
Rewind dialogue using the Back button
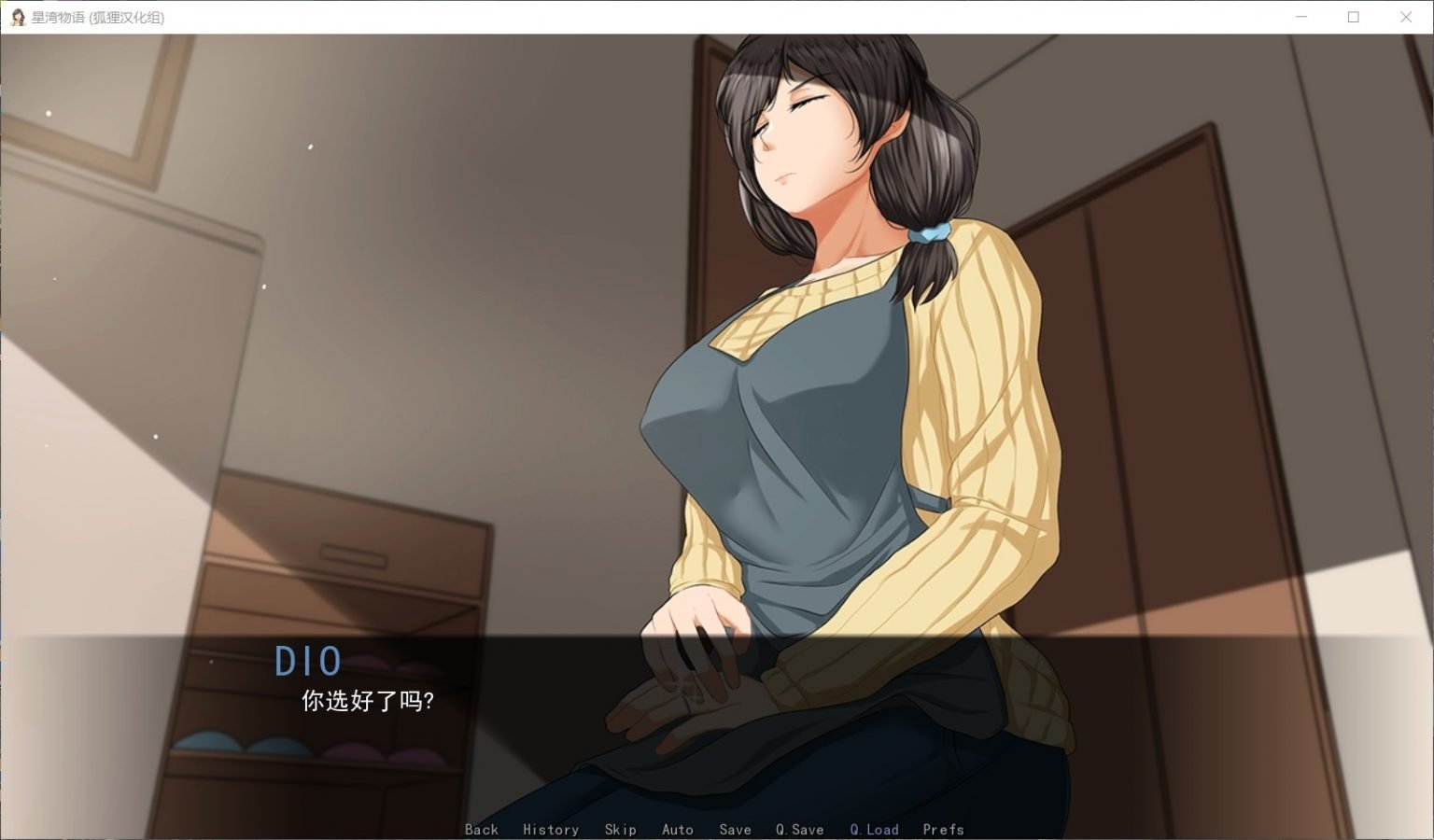[x=482, y=829]
